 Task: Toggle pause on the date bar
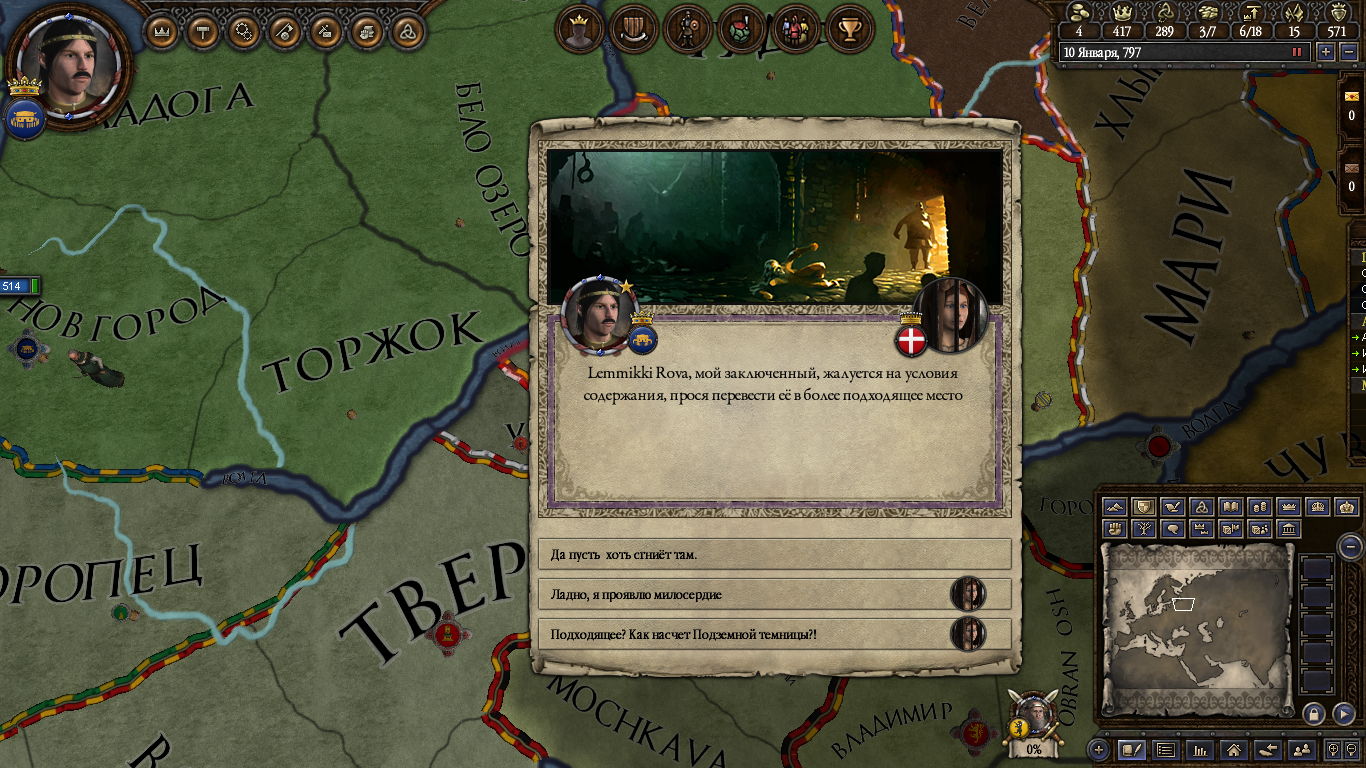point(1297,51)
